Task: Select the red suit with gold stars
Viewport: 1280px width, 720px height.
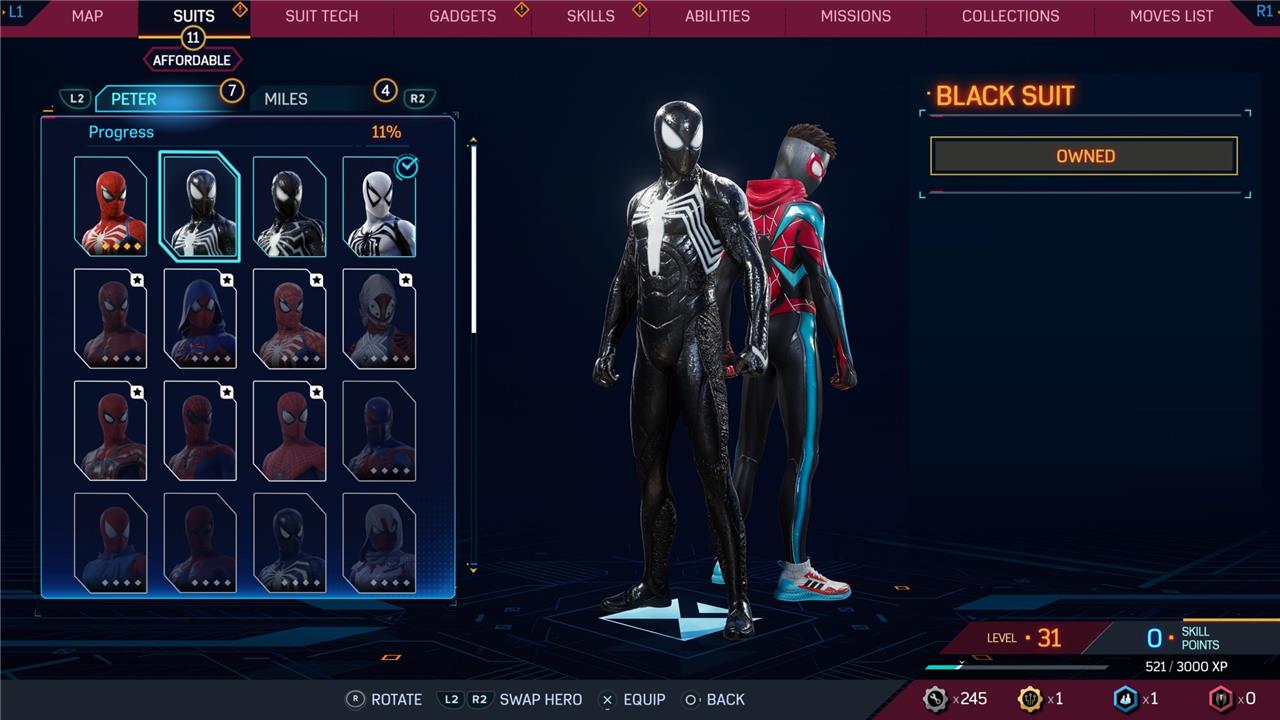Action: [x=110, y=206]
